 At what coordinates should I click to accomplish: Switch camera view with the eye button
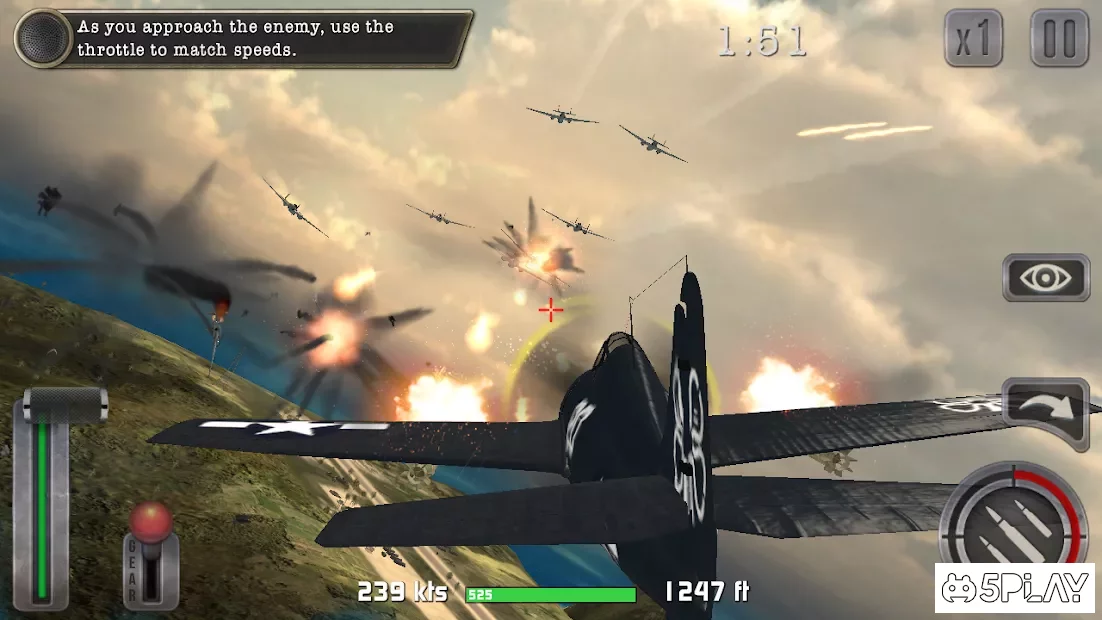(1045, 278)
